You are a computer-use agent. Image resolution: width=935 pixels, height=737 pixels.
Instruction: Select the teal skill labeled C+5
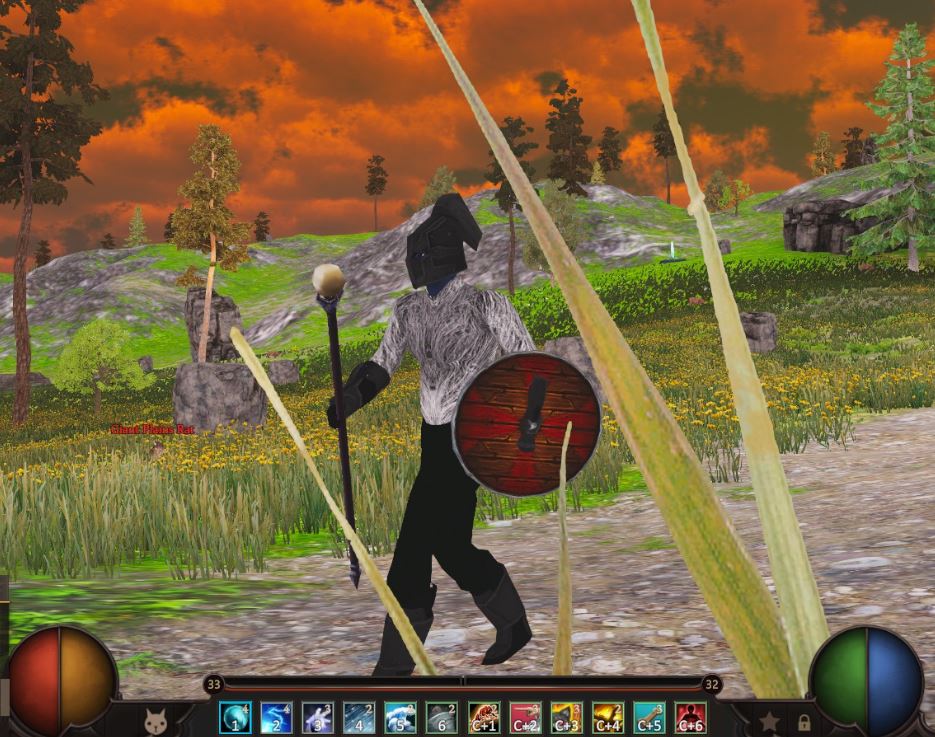[x=649, y=717]
